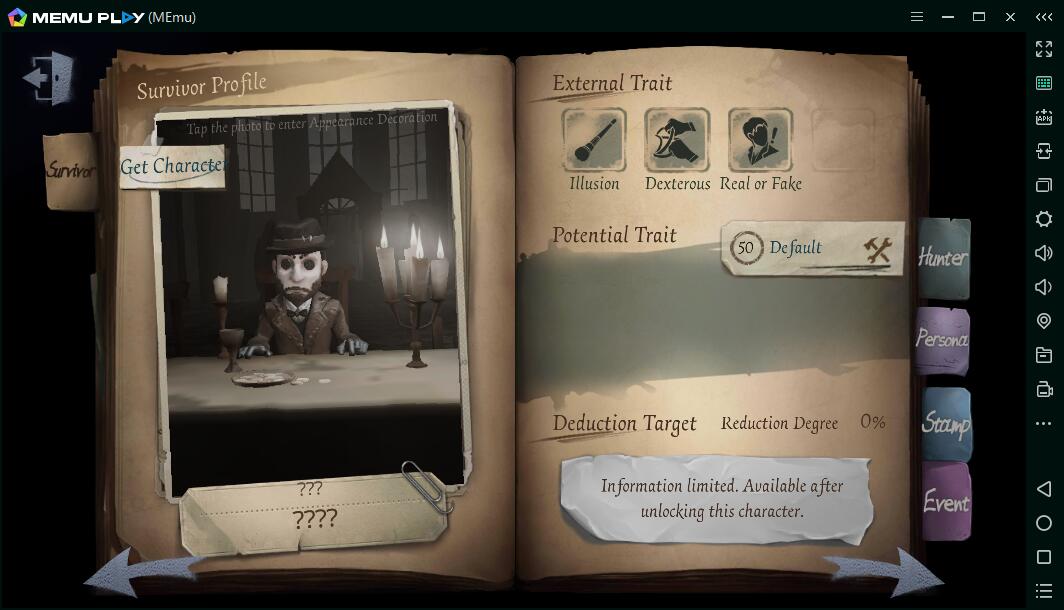Viewport: 1064px width, 610px height.
Task: Minimize the MEmu window
Action: (948, 17)
